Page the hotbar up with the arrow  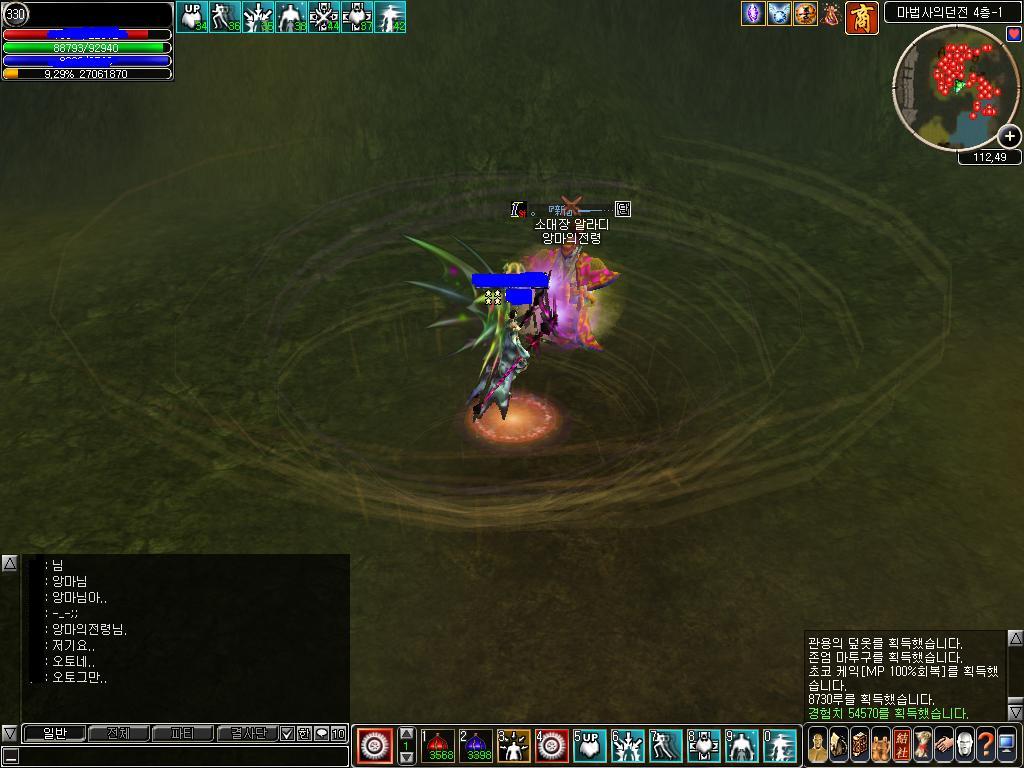pos(406,734)
